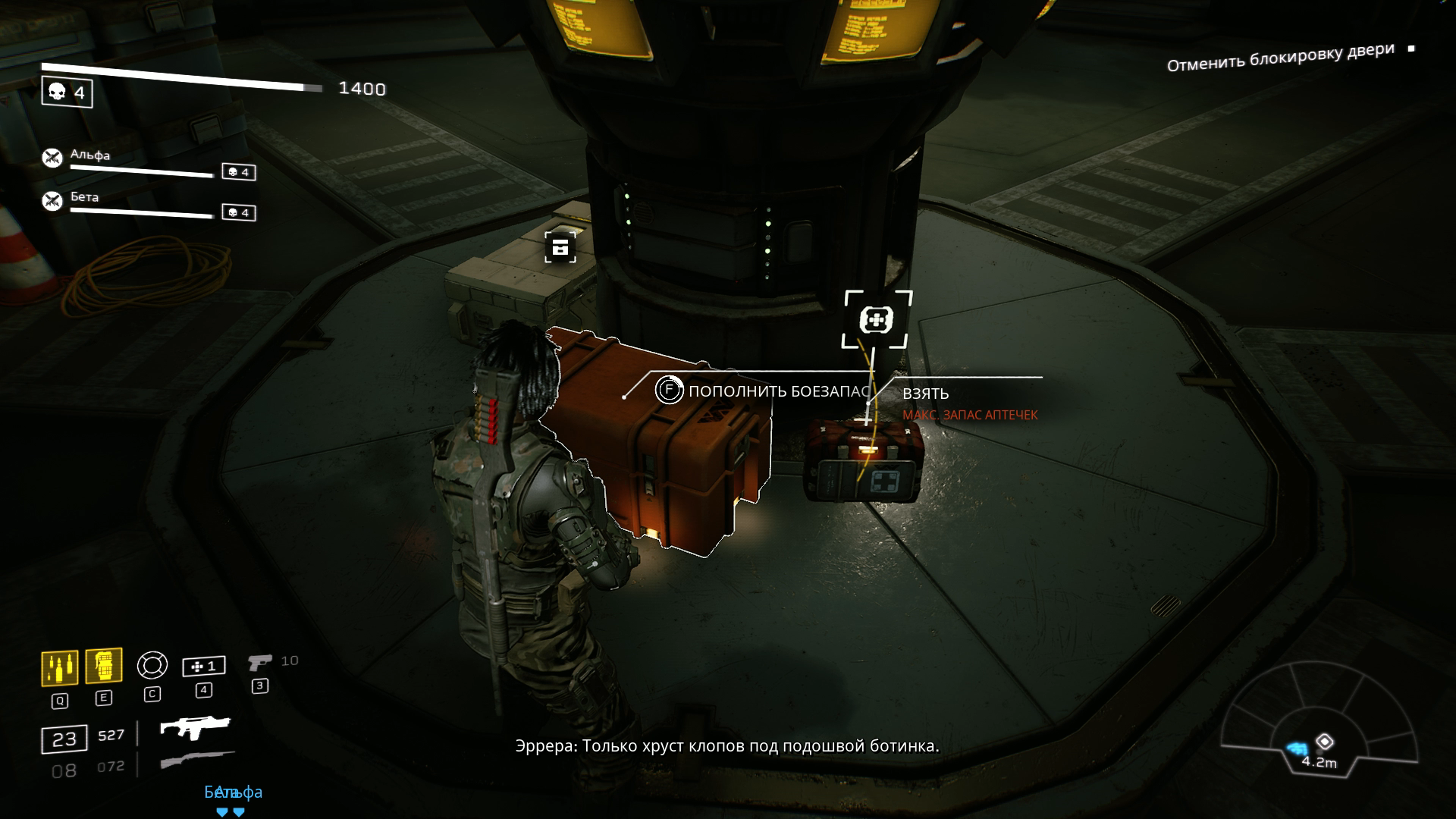
Task: Switch to the shotgun weapon icon
Action: [x=197, y=760]
